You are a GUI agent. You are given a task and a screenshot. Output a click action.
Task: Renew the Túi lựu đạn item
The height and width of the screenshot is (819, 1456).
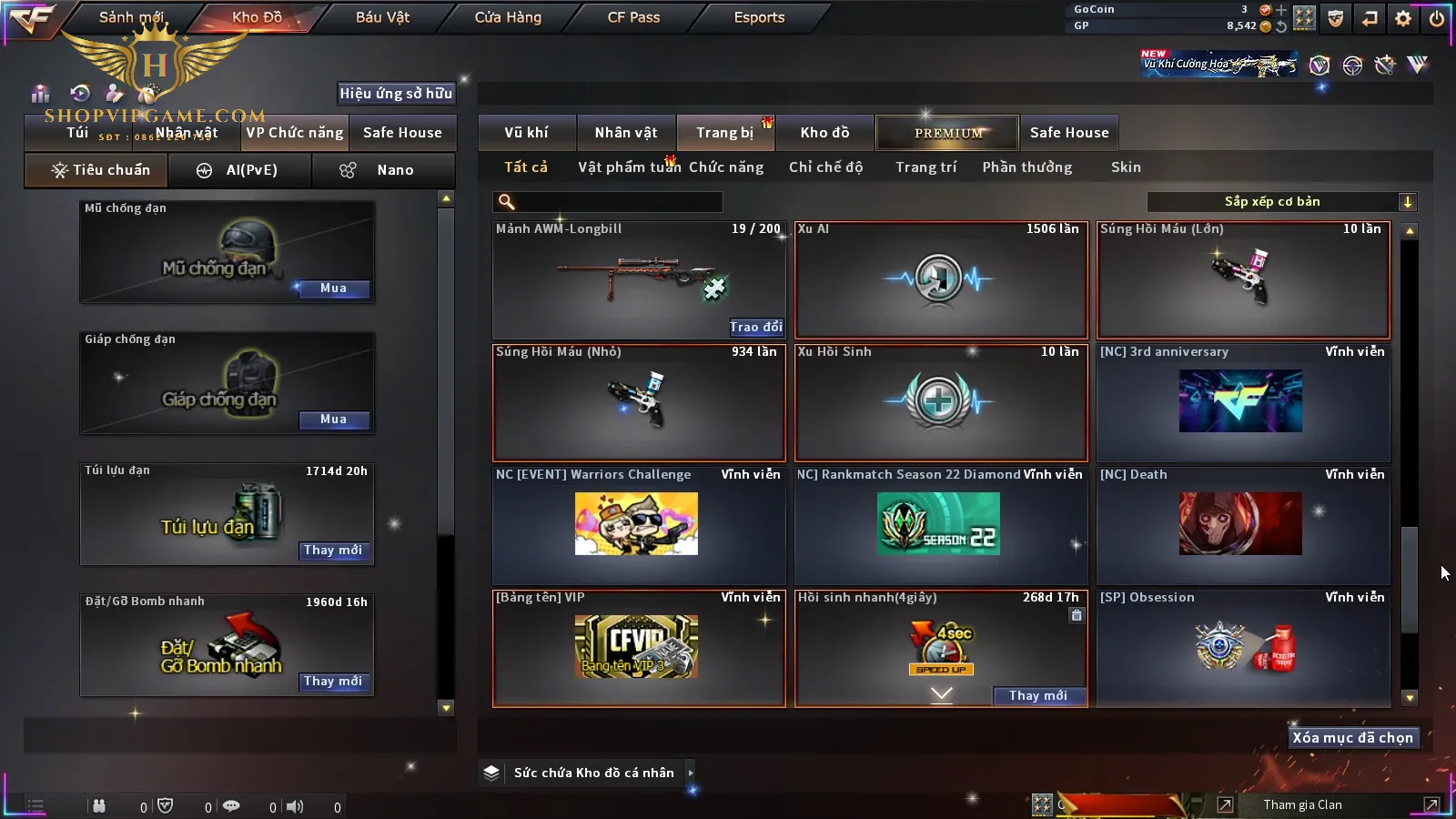333,551
